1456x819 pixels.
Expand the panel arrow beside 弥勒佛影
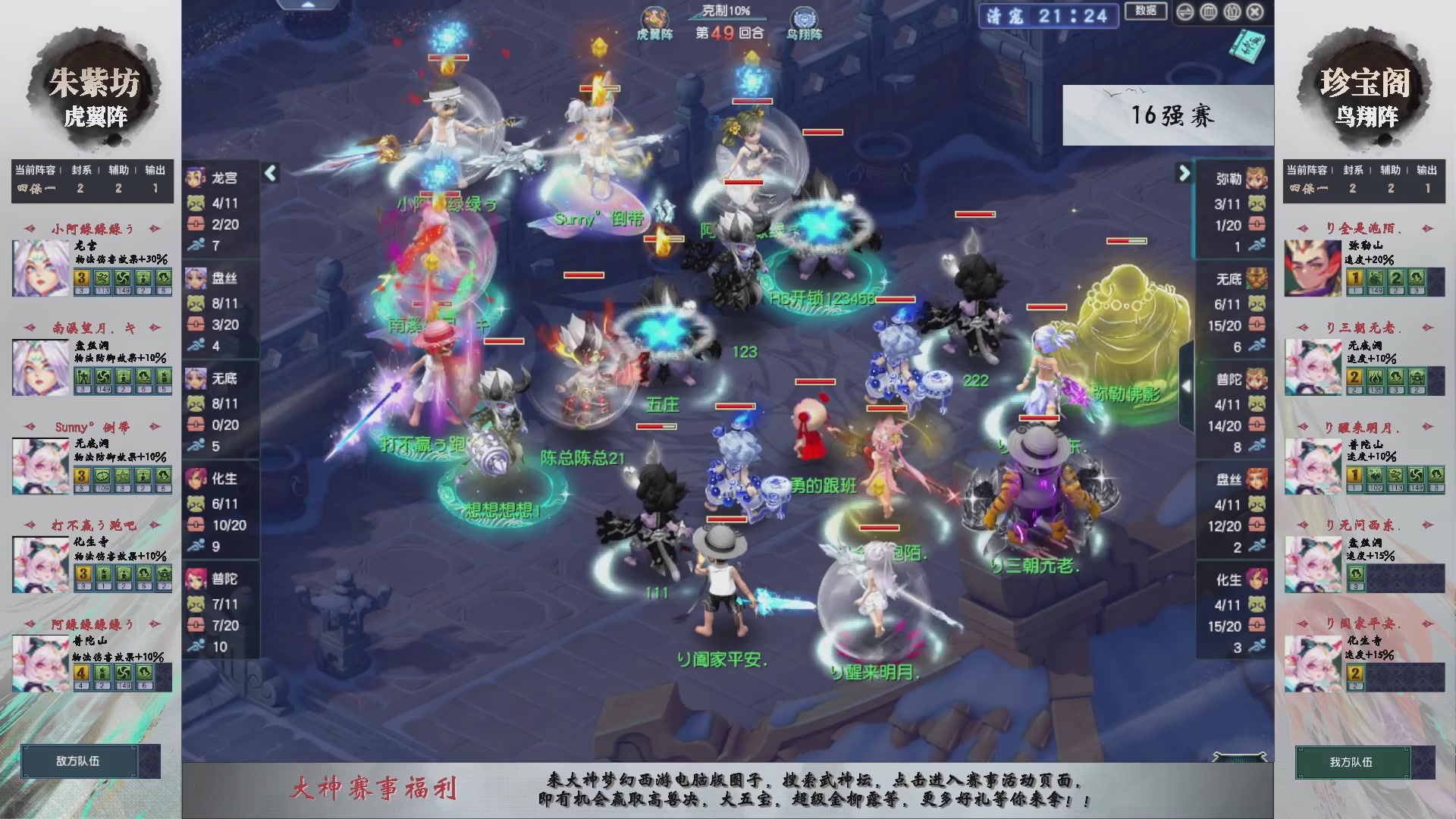pos(1185,387)
